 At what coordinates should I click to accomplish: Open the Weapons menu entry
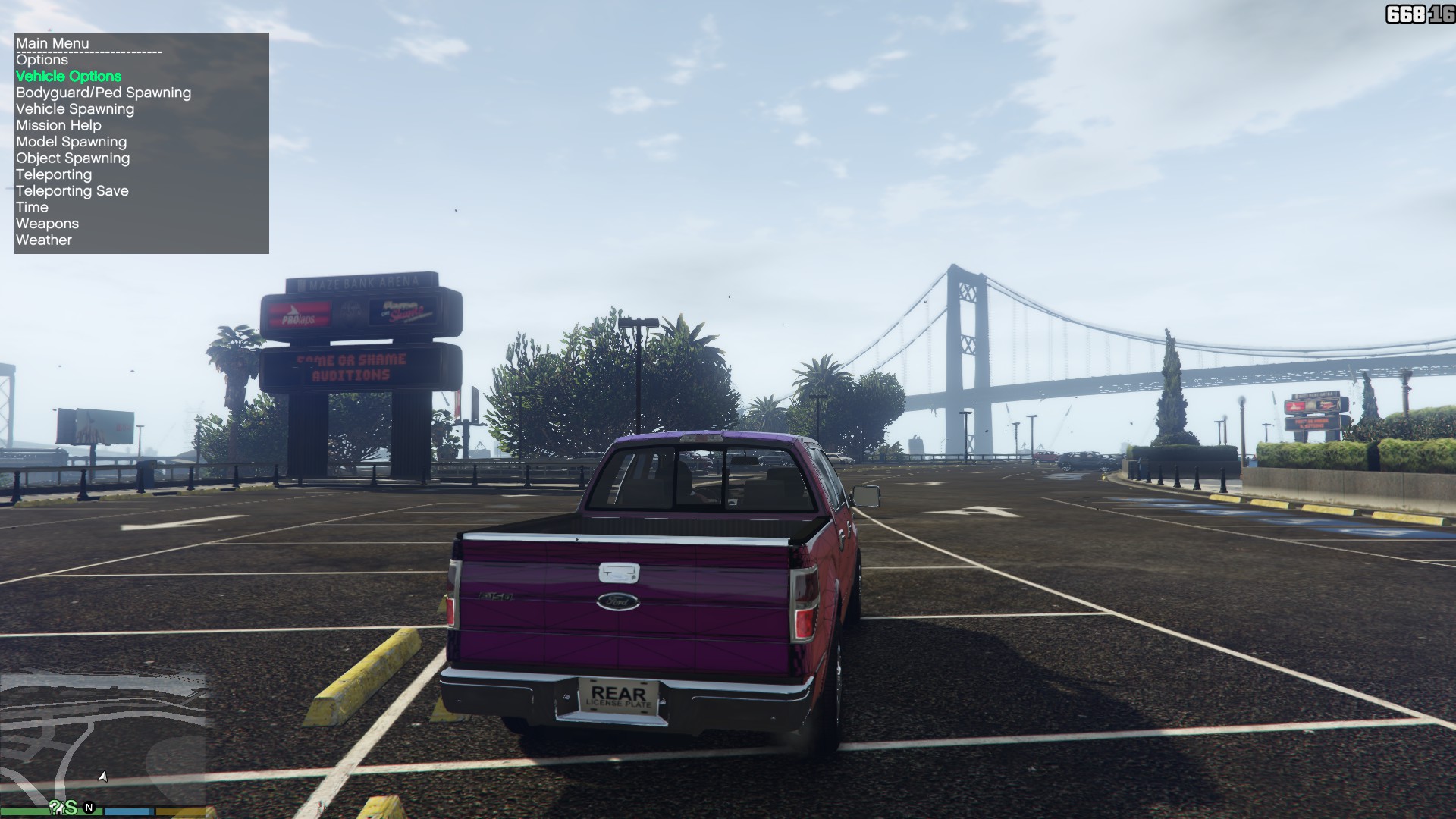(47, 224)
